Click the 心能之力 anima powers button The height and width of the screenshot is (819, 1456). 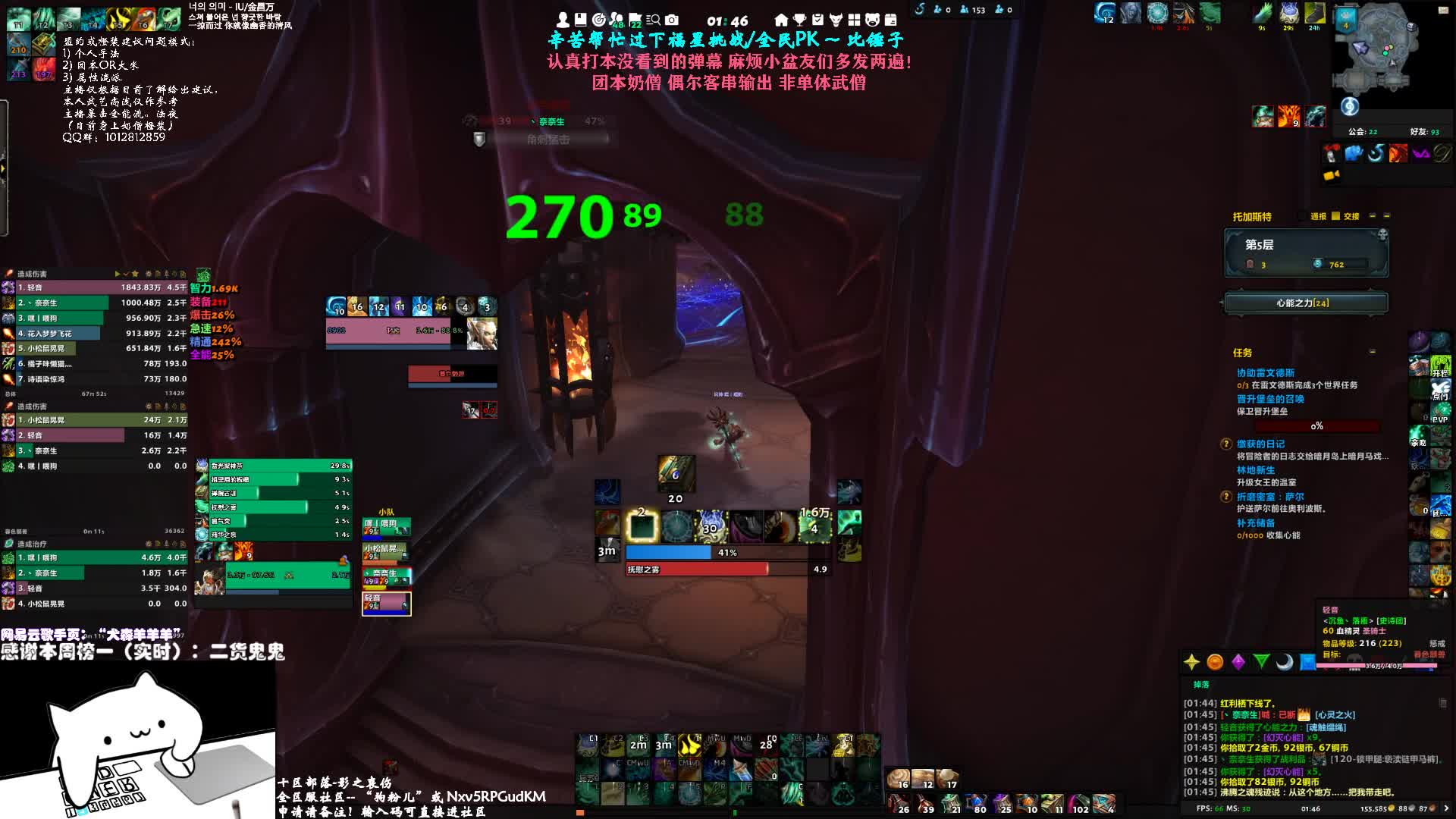tap(1306, 303)
